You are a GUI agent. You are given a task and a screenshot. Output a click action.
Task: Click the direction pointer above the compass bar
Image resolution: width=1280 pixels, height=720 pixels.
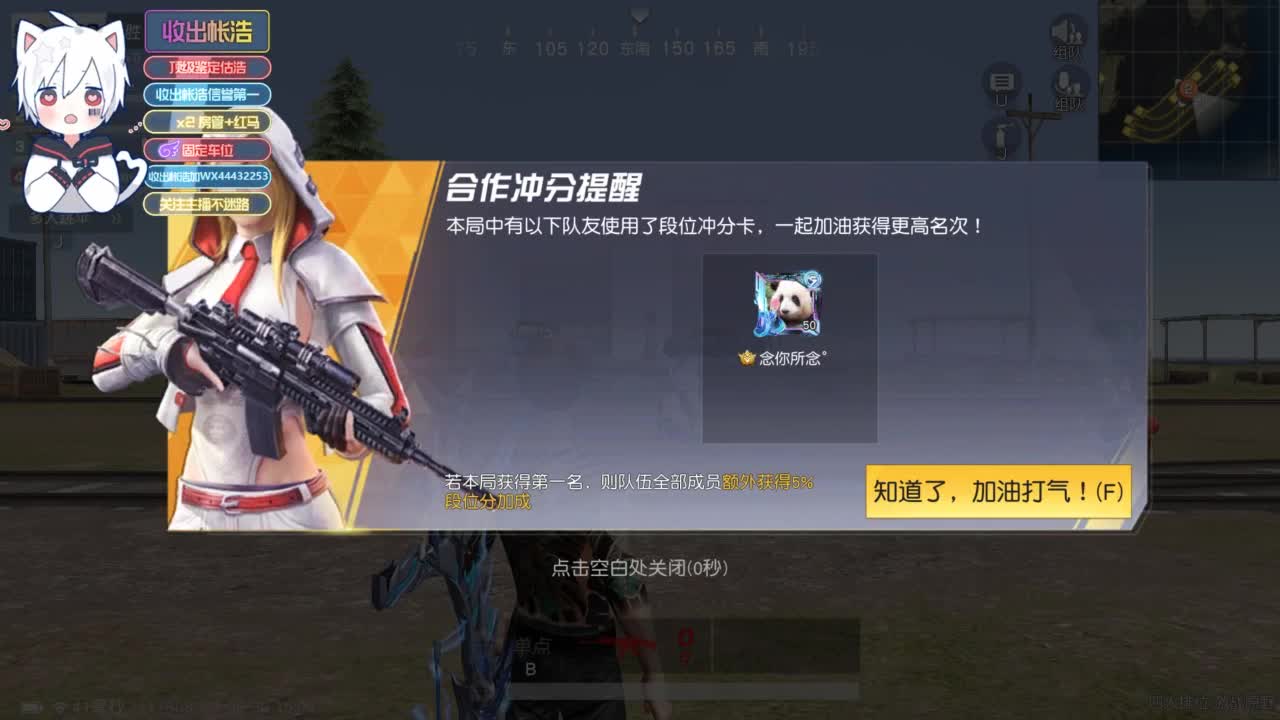638,14
